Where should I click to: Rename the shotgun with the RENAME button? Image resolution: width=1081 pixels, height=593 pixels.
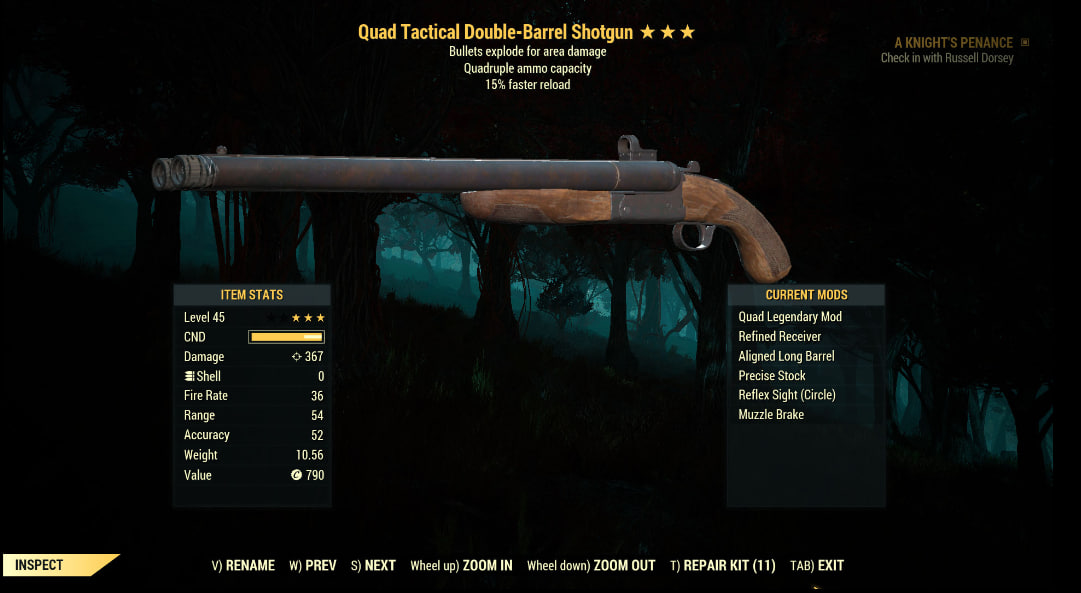point(243,565)
